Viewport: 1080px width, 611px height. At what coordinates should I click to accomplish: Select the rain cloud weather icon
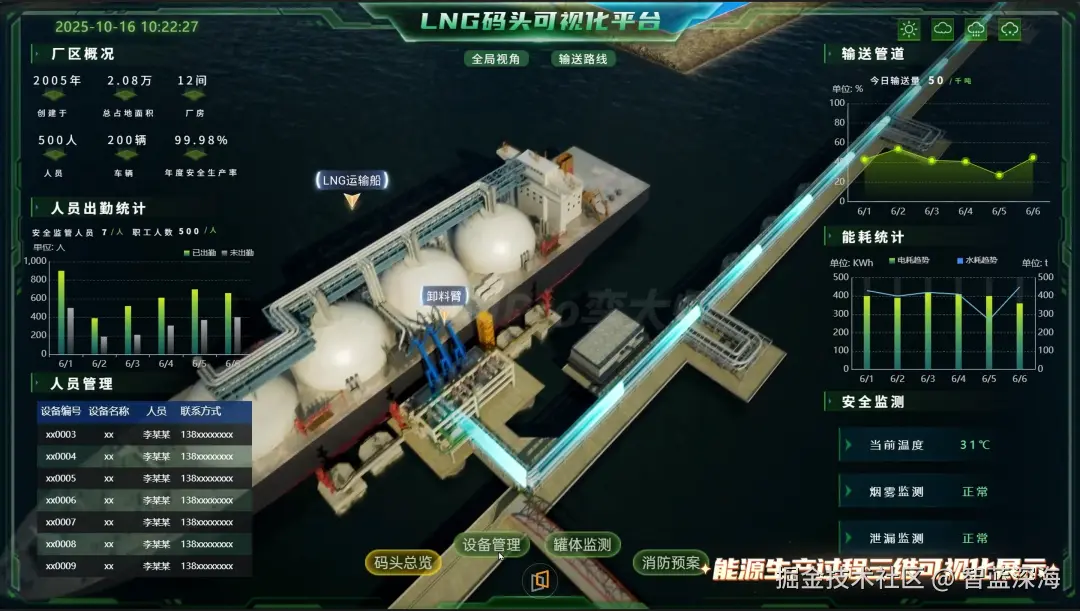click(x=976, y=30)
